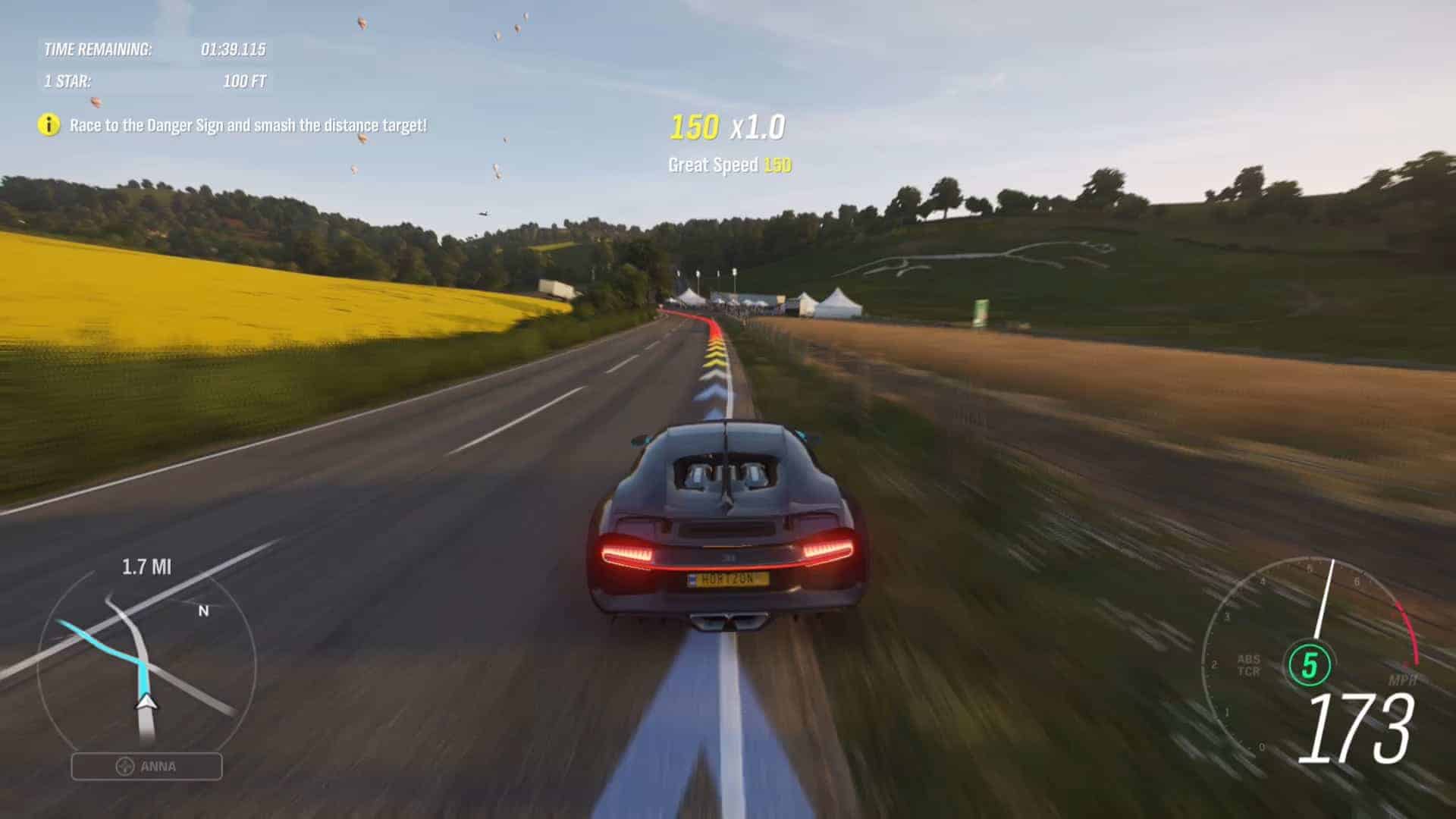Open the circular minimap
Viewport: 1456px width, 819px height.
[146, 667]
